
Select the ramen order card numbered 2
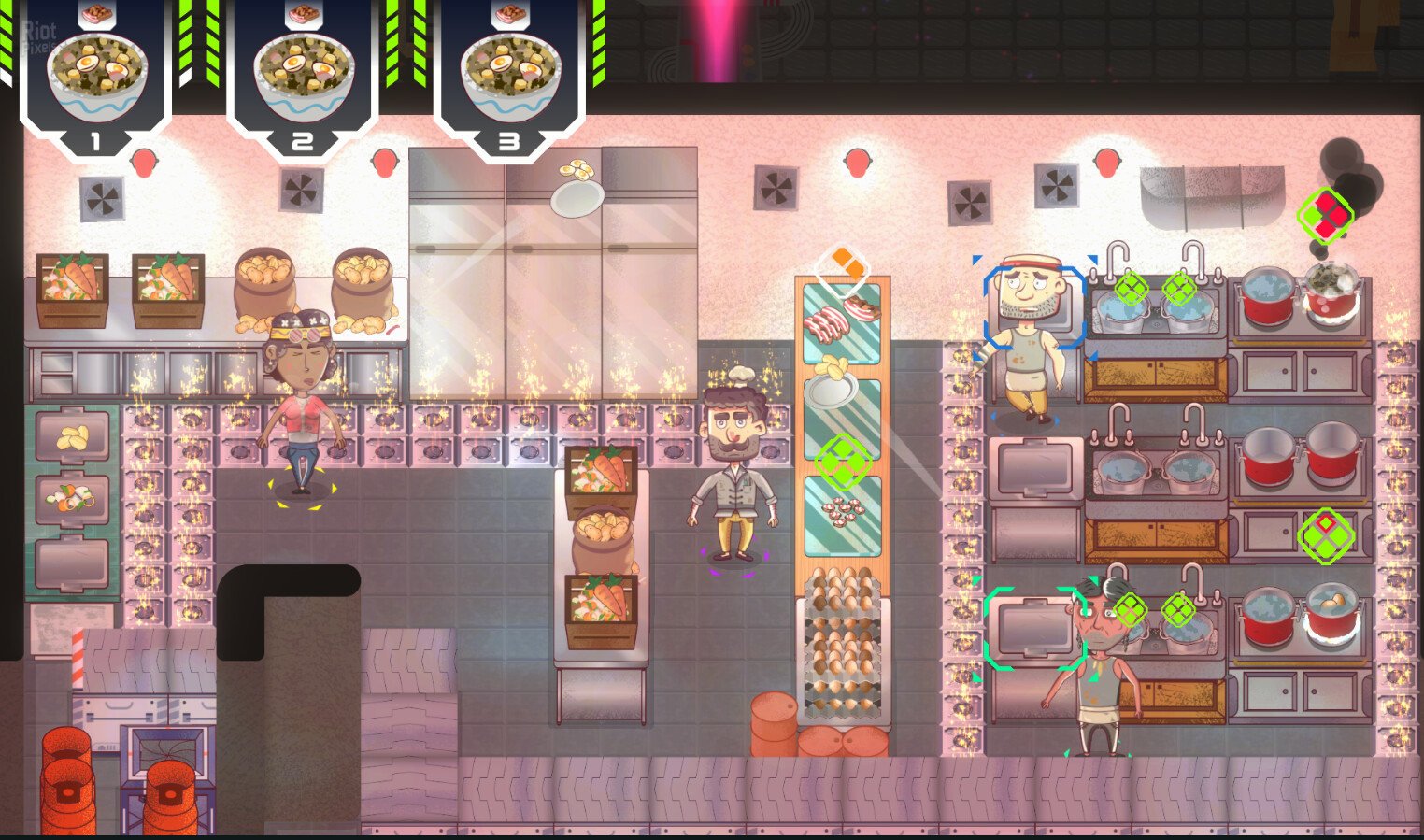coord(303,75)
